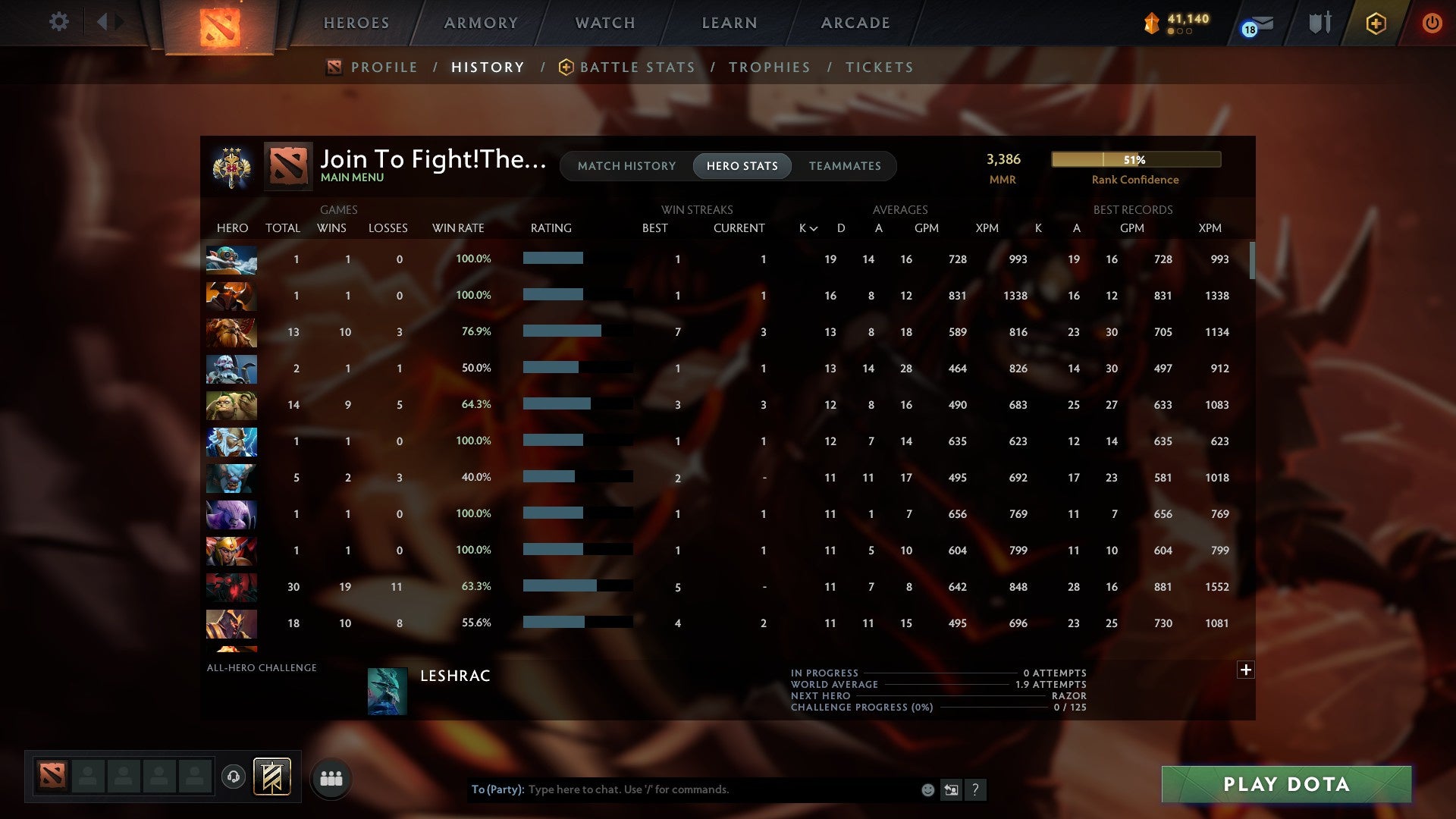This screenshot has height=819, width=1456.
Task: Expand the All-Hero Challenge panel with the plus
Action: coord(1246,670)
